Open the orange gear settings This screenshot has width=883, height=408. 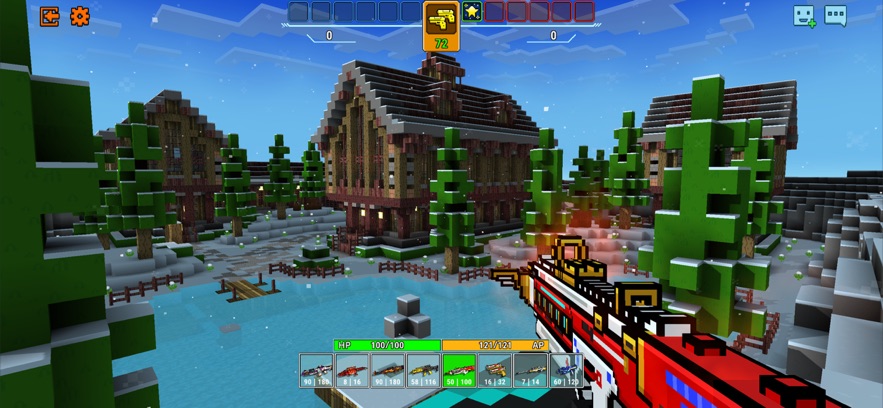click(80, 16)
